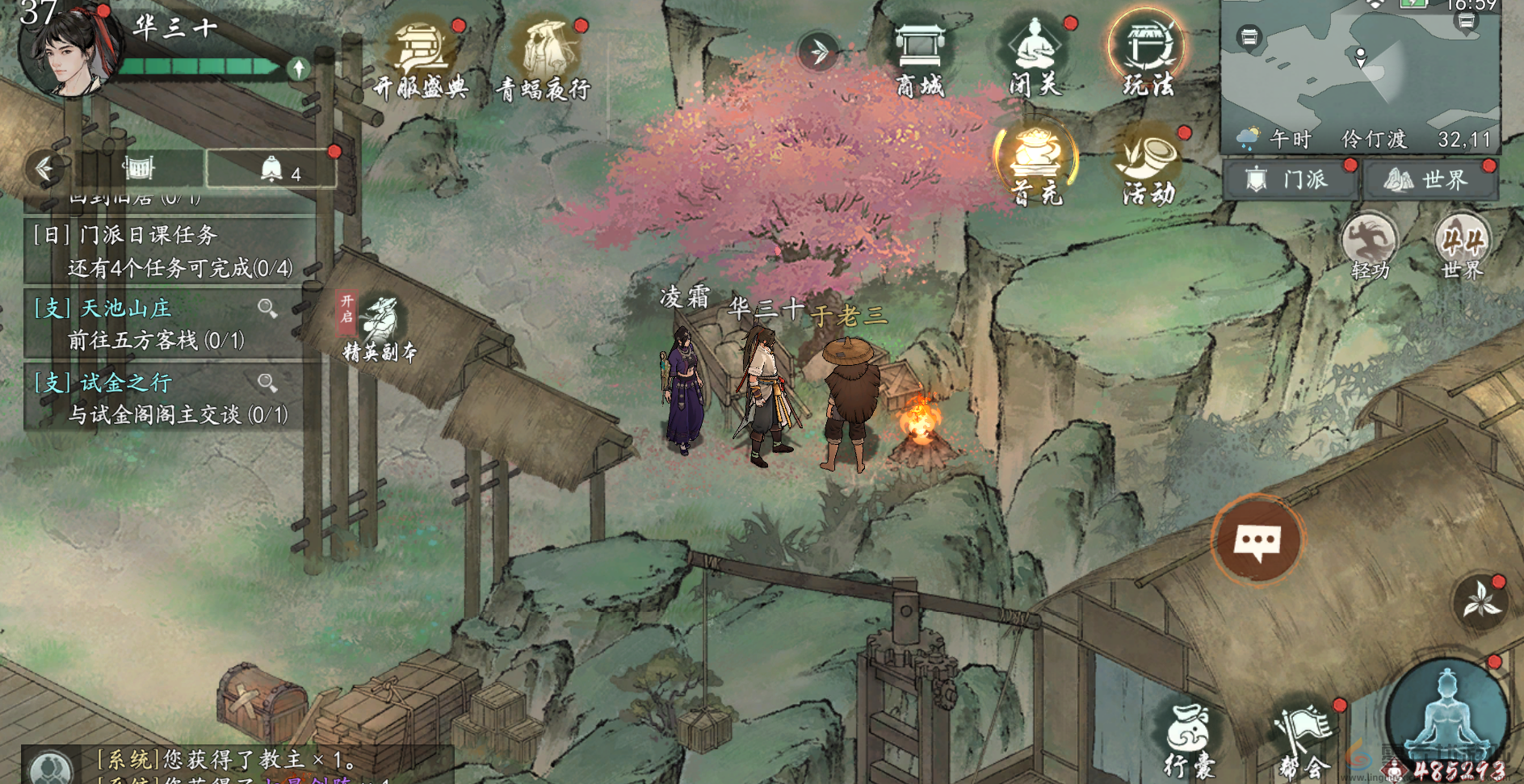Viewport: 1524px width, 784px height.
Task: Activate the 轻功 lightness skill
Action: pyautogui.click(x=1370, y=246)
